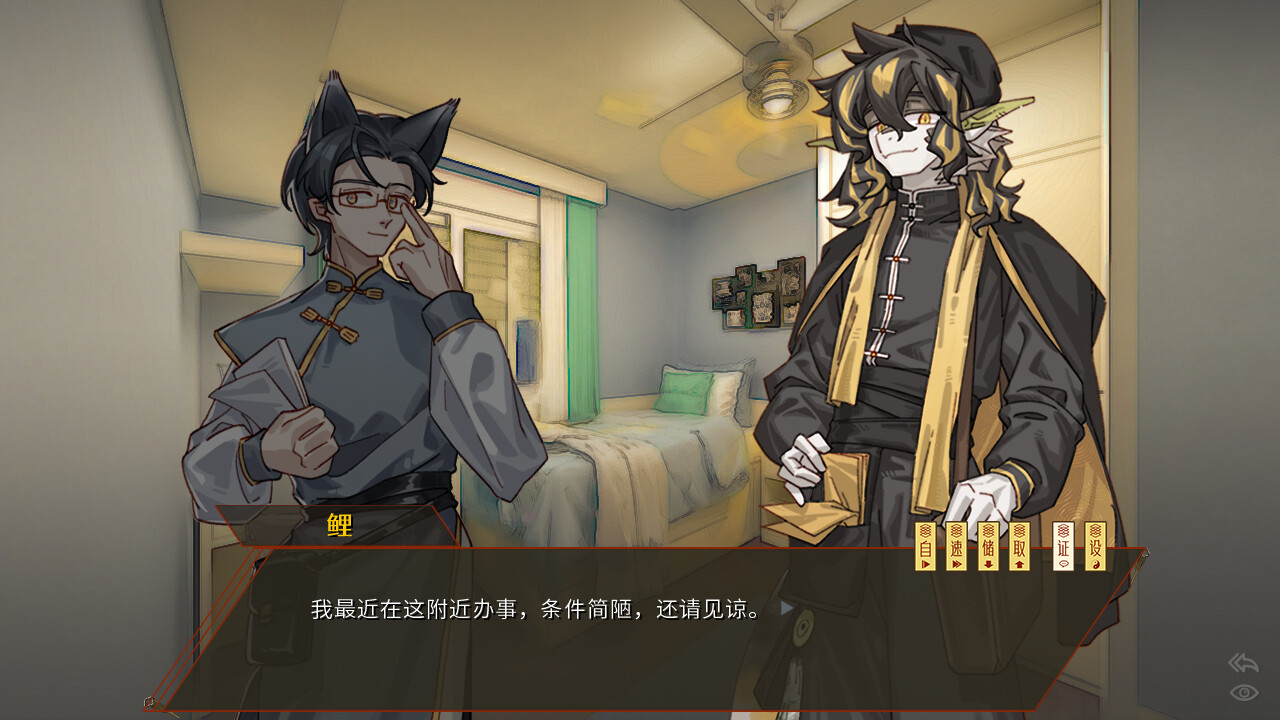
Task: Open the save screen using the 储 icon
Action: click(986, 545)
